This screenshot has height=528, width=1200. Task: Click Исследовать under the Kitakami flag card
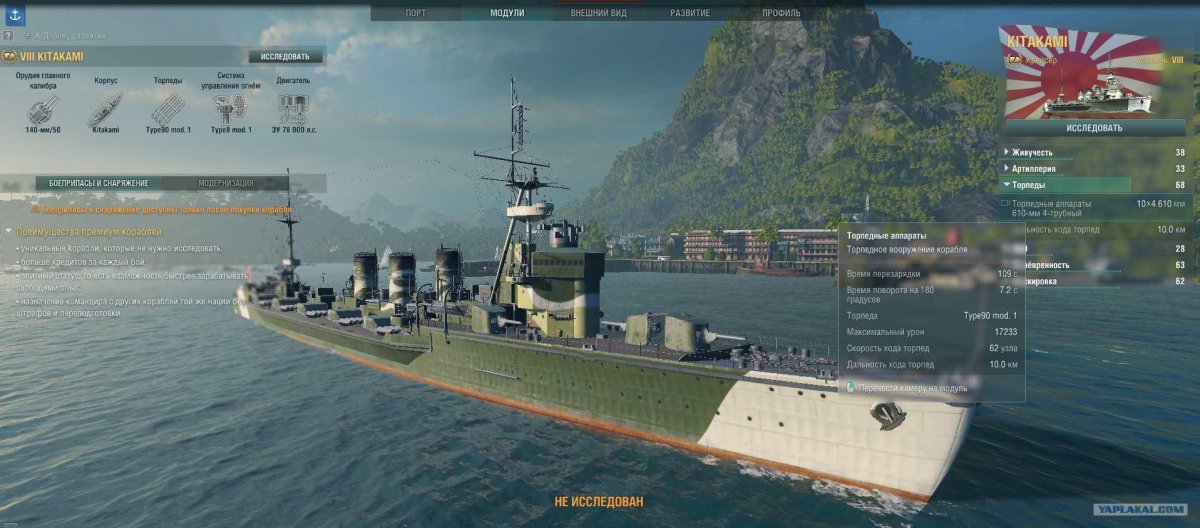(1094, 128)
